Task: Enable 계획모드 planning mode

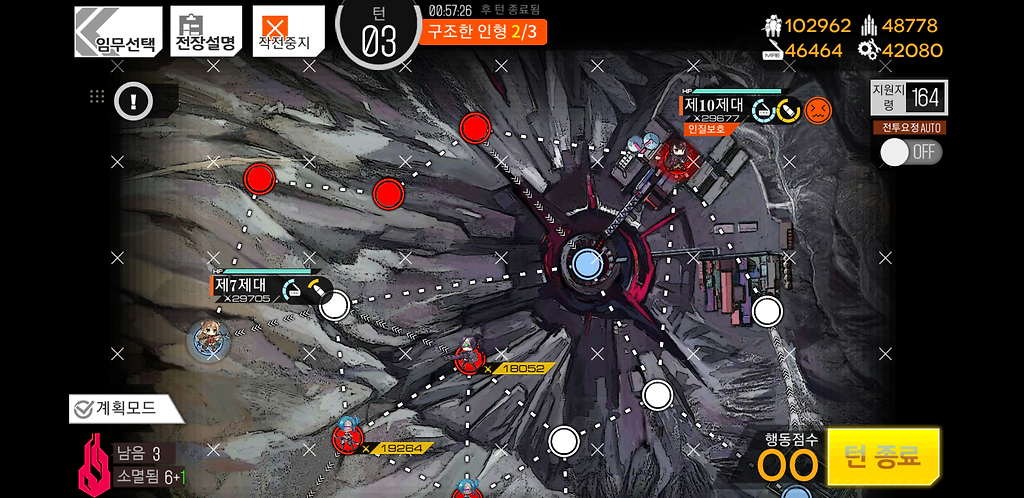Action: click(x=125, y=408)
